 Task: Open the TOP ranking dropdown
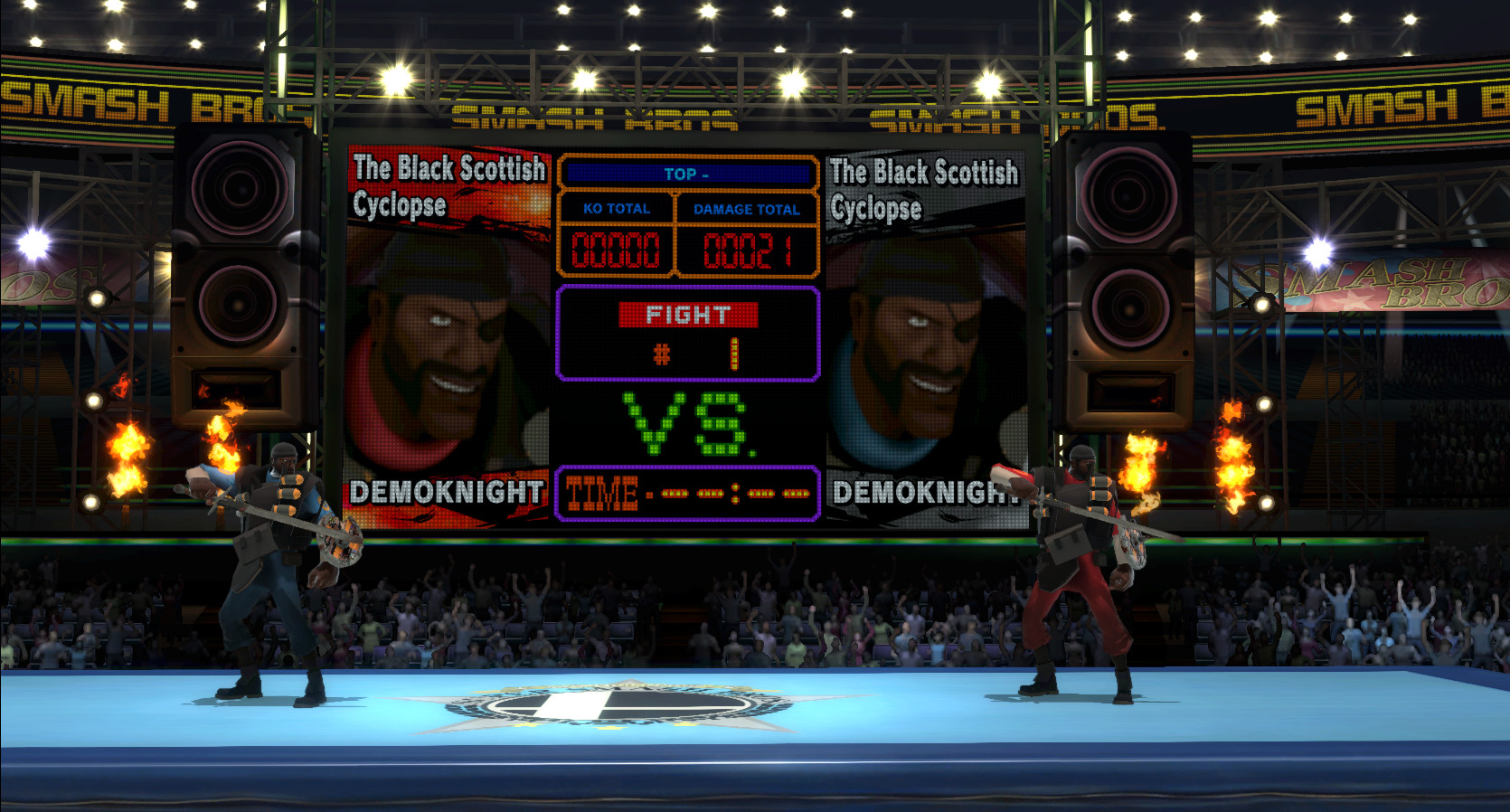[687, 174]
